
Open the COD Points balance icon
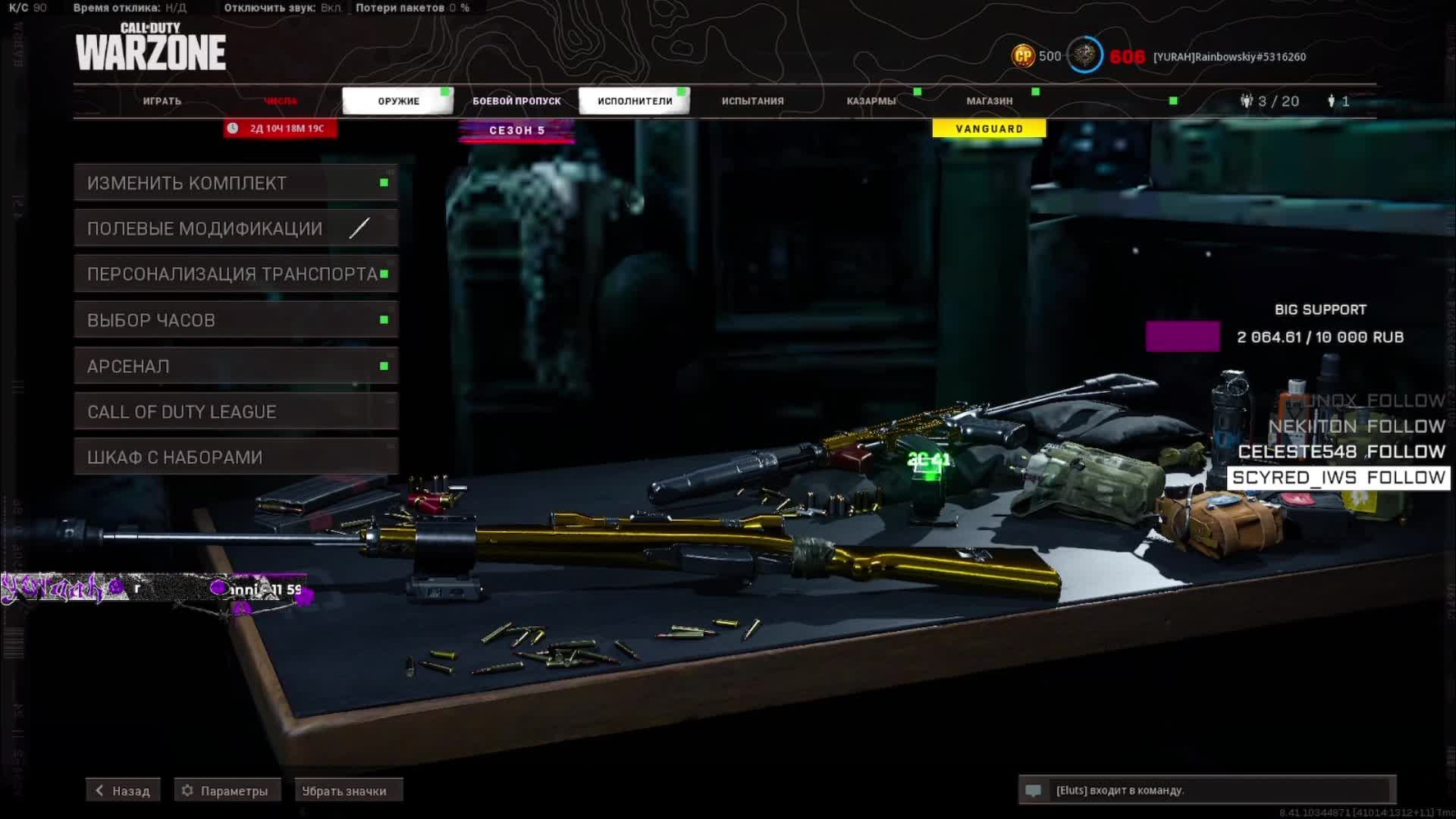[1023, 56]
